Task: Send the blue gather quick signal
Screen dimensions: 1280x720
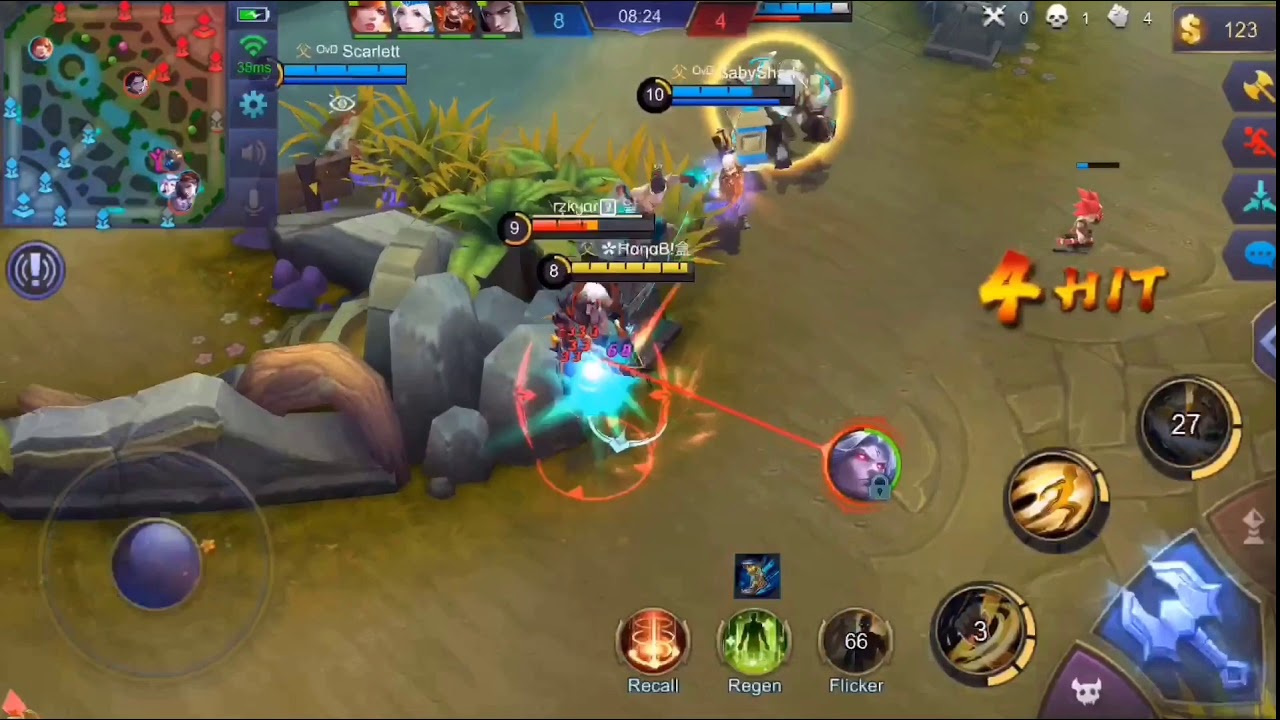Action: [1258, 198]
